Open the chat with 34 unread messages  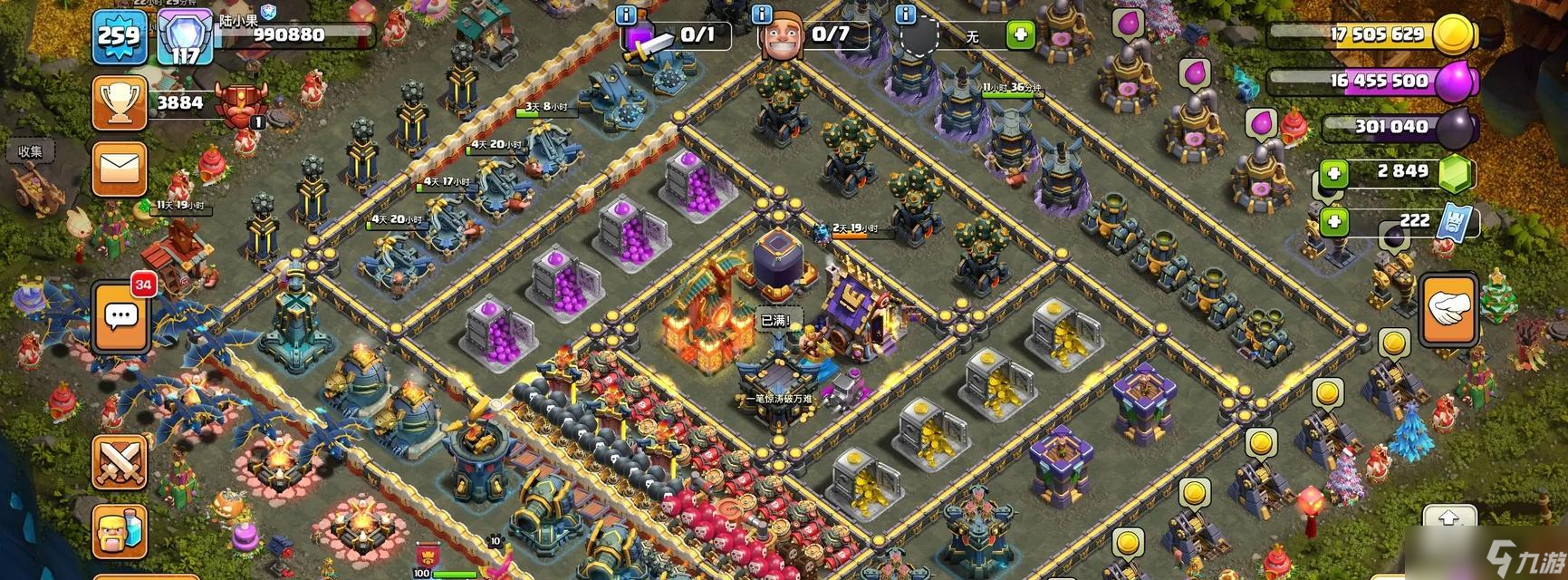120,315
